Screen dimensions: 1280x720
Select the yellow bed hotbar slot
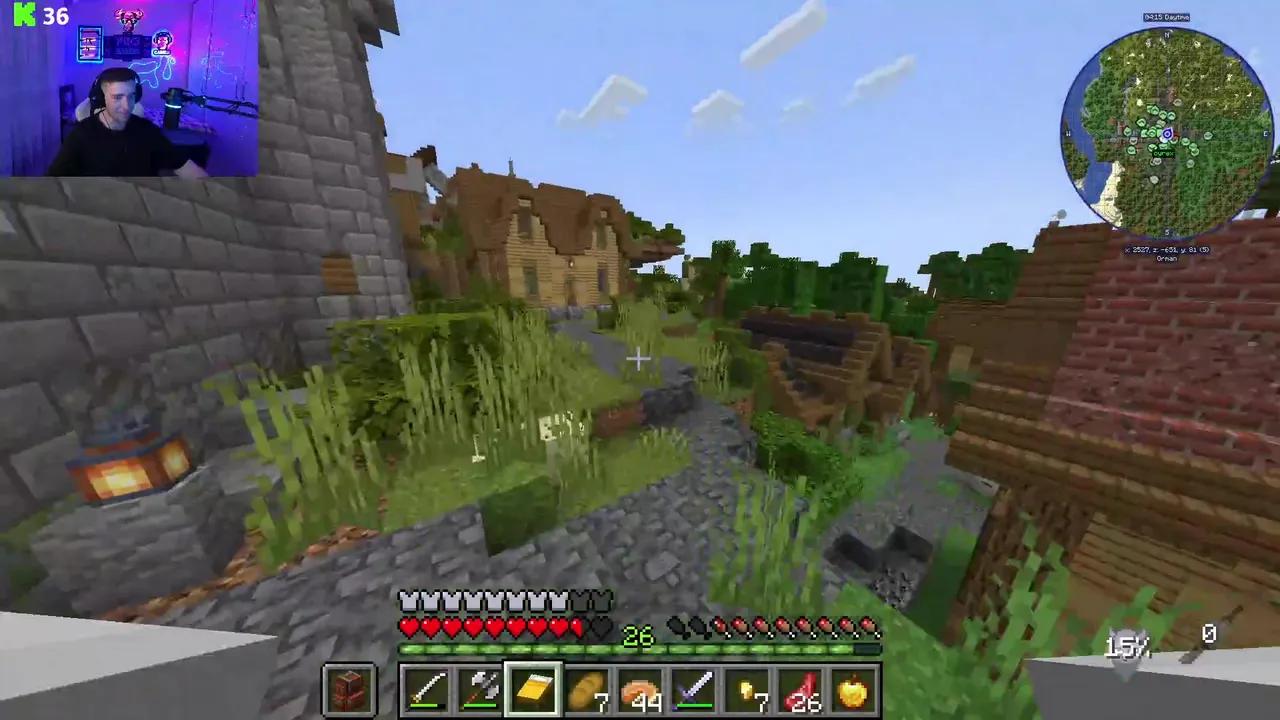(533, 688)
